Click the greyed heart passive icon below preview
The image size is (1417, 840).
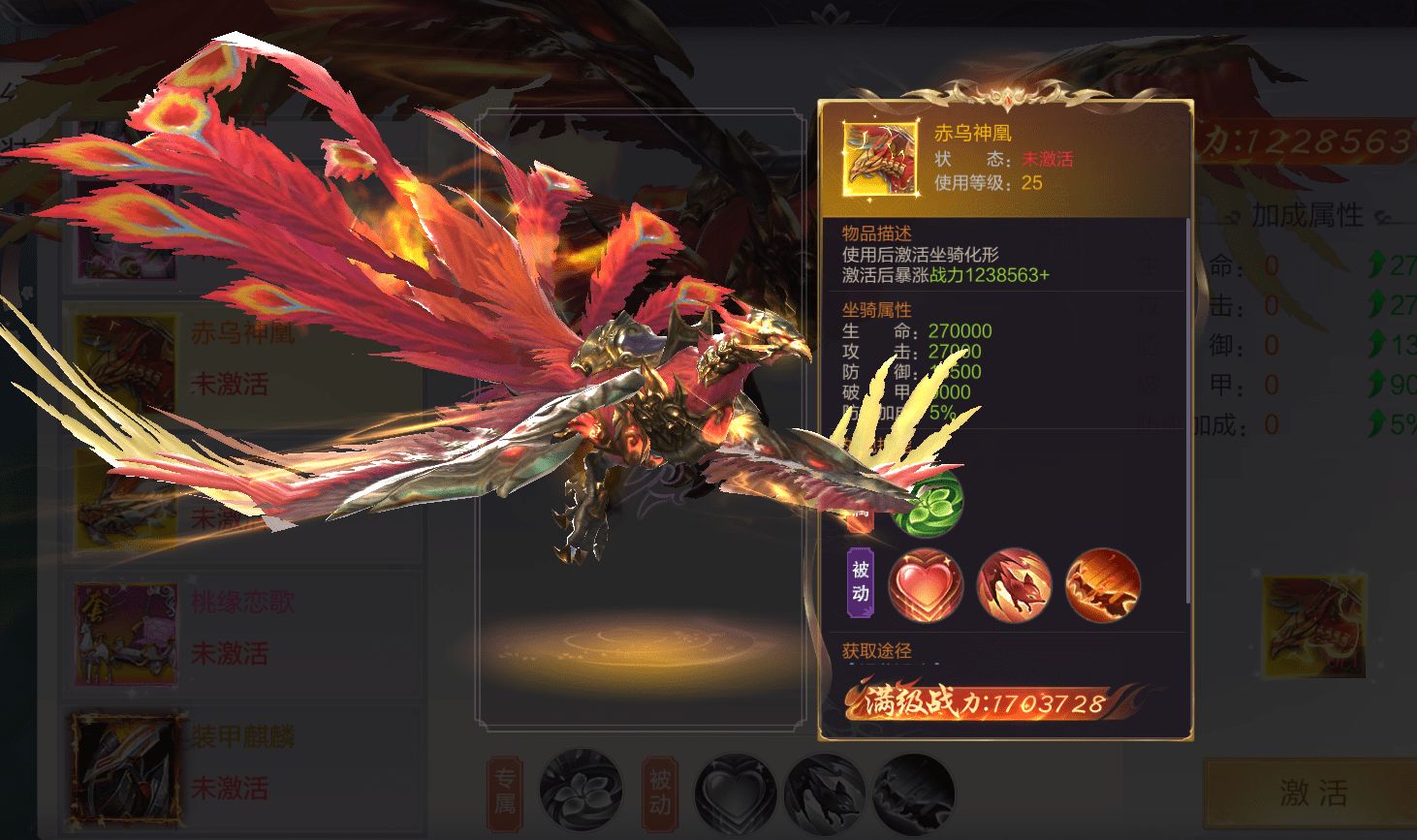737,793
